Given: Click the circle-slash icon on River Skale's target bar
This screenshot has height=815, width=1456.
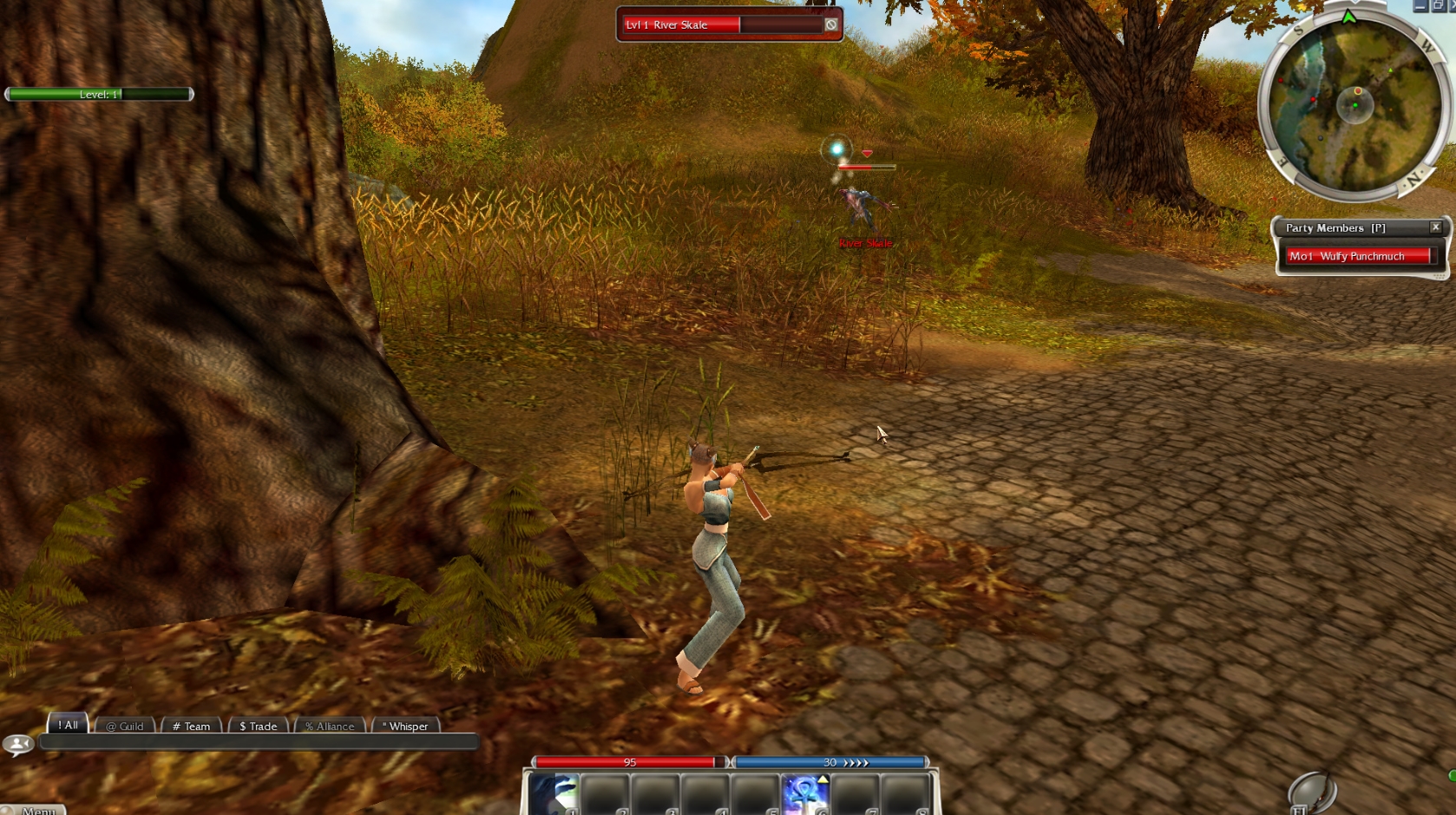Looking at the screenshot, I should coord(830,24).
